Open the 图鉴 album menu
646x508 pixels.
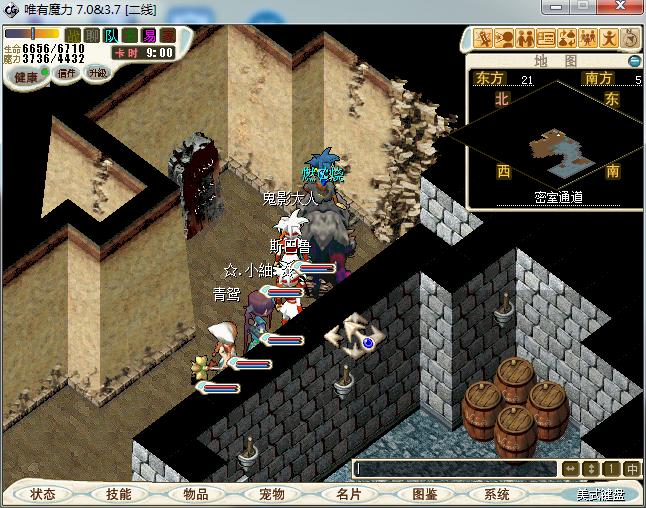[423, 494]
